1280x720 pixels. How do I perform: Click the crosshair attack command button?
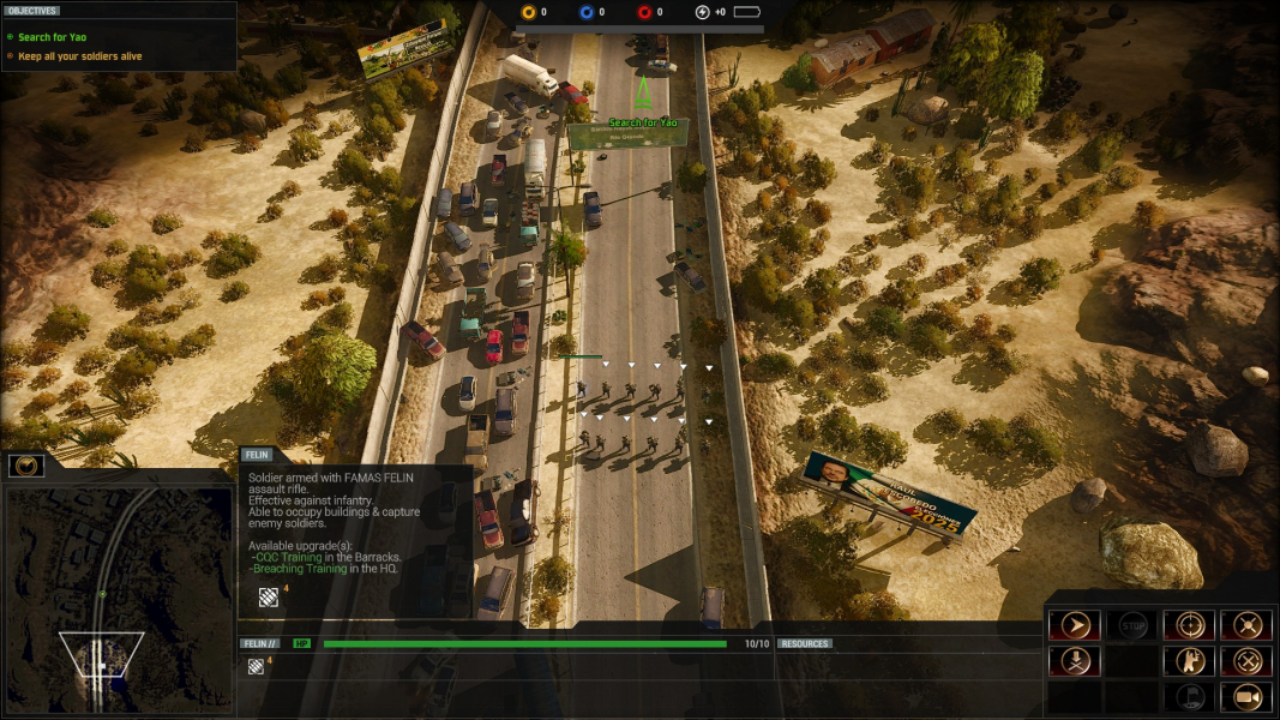point(1189,626)
